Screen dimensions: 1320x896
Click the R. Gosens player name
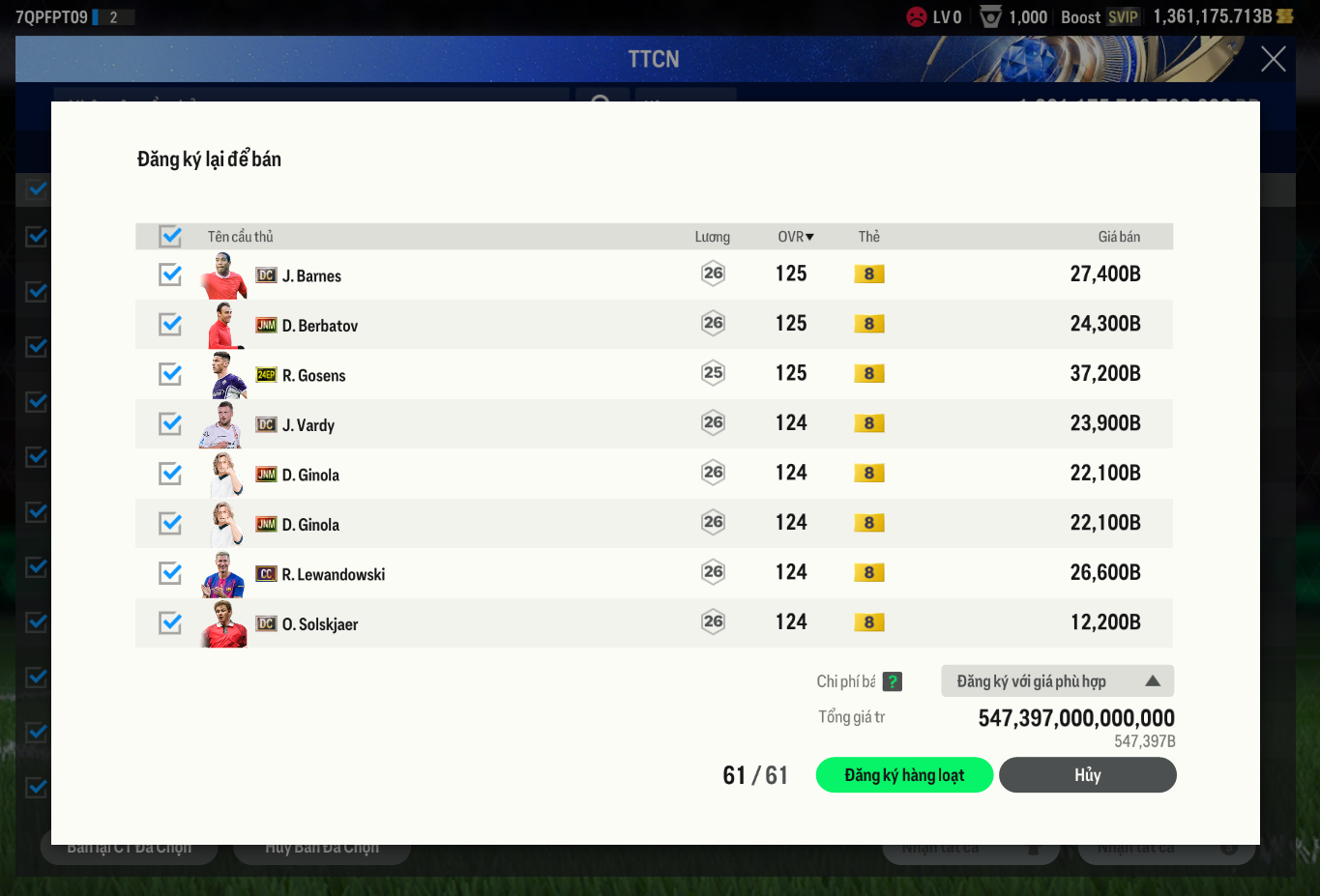313,375
